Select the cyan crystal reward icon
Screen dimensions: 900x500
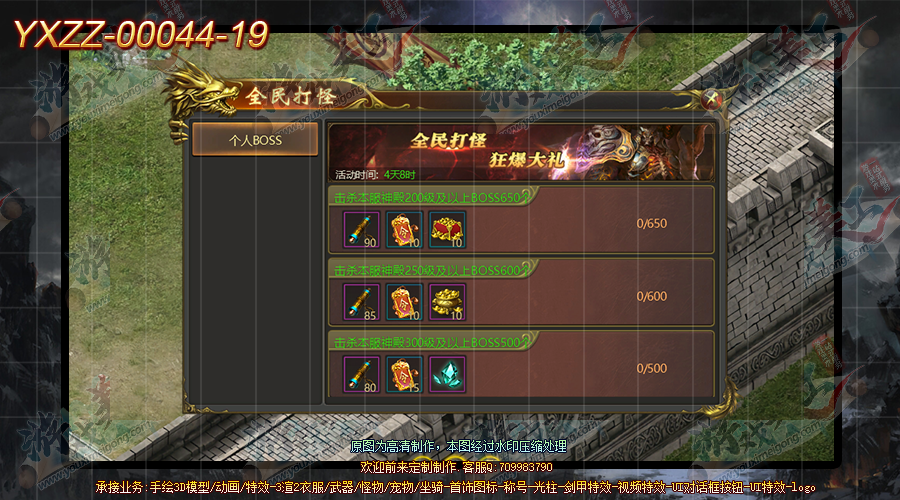[x=447, y=375]
